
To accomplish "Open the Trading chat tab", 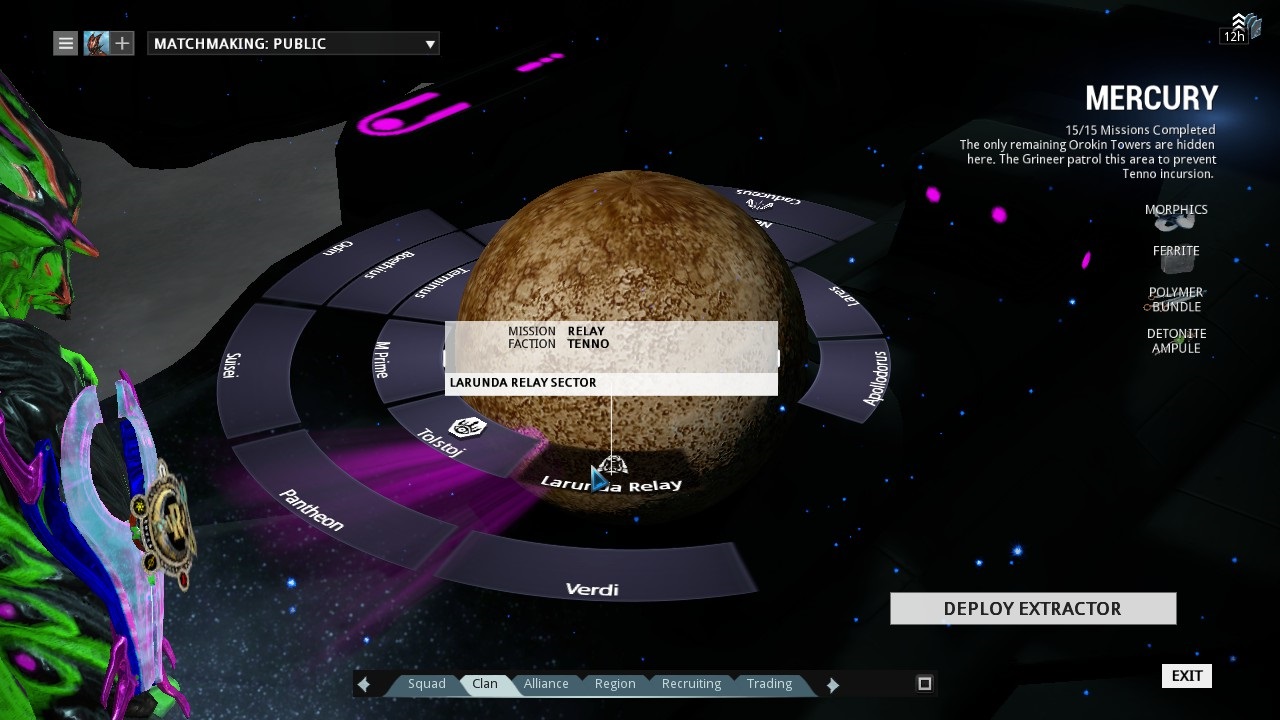I will point(769,684).
